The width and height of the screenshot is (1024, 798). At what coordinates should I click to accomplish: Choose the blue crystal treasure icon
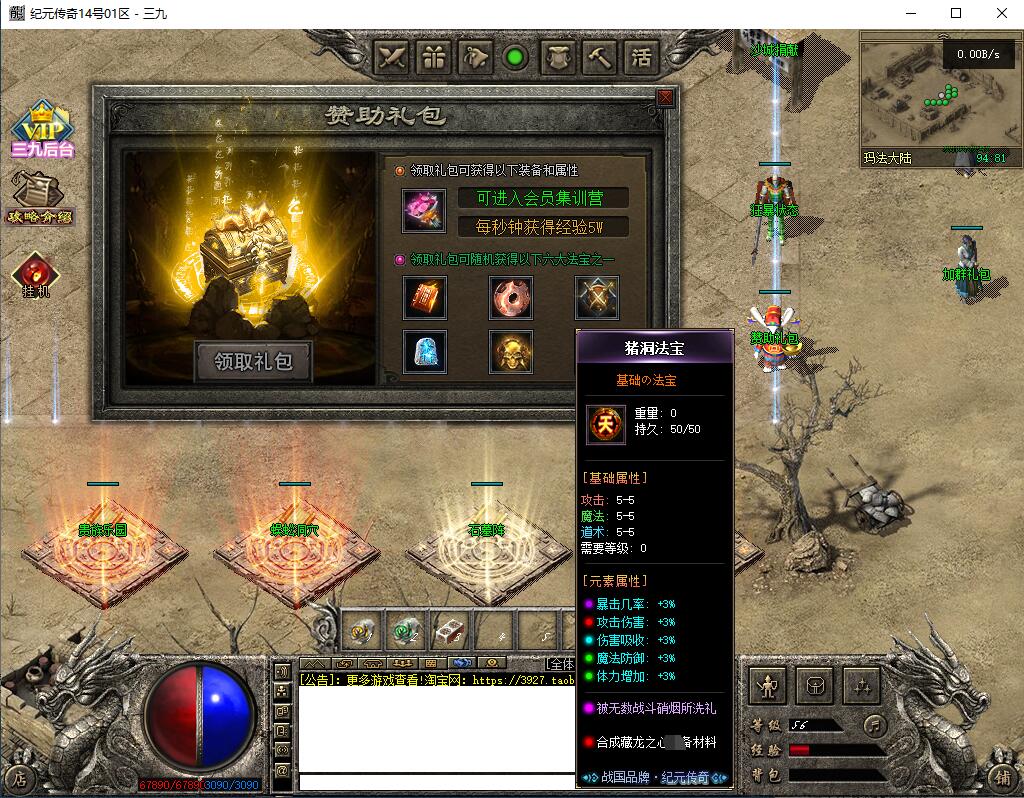pos(425,351)
